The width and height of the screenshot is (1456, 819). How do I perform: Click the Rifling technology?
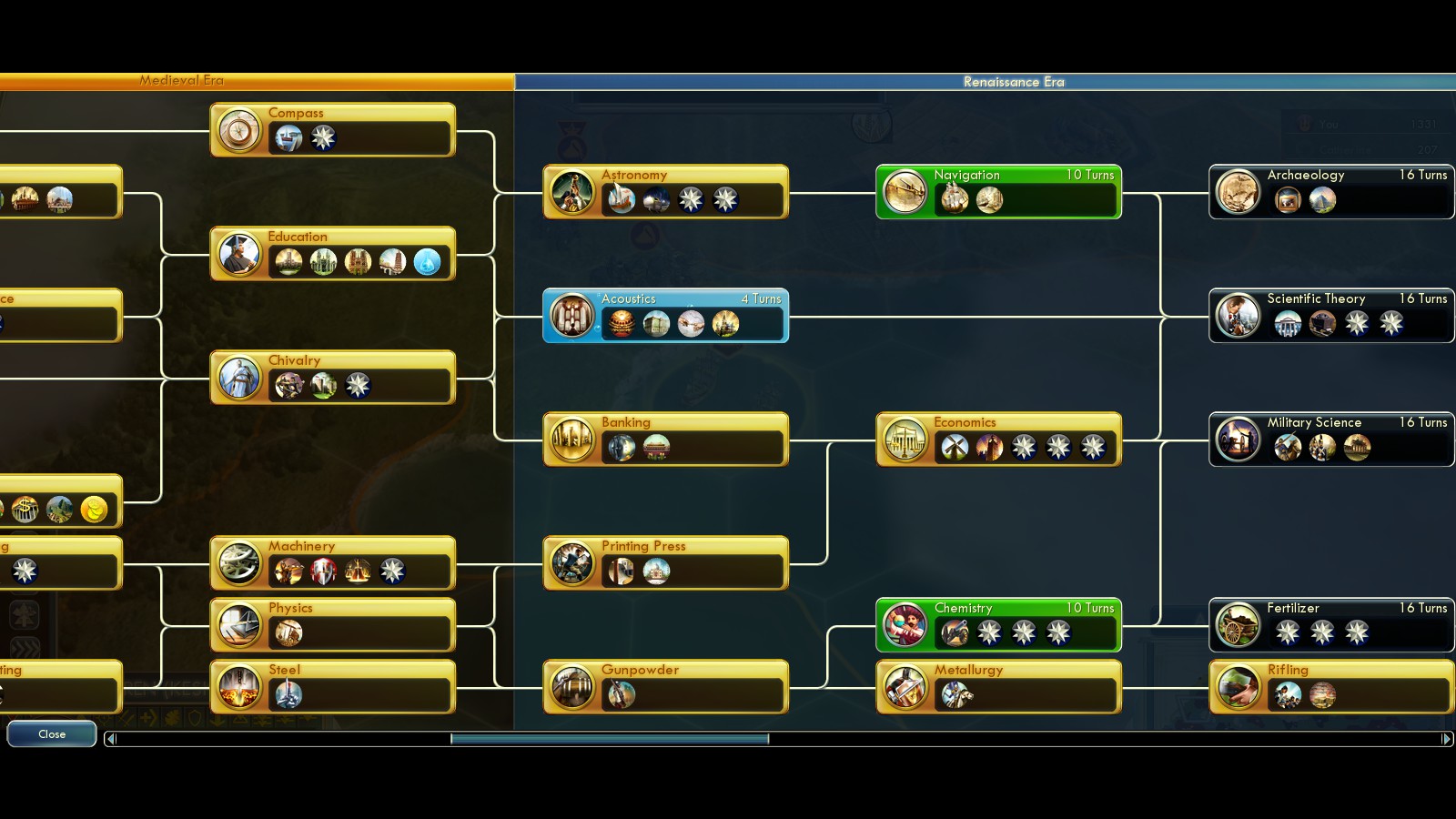pos(1330,687)
